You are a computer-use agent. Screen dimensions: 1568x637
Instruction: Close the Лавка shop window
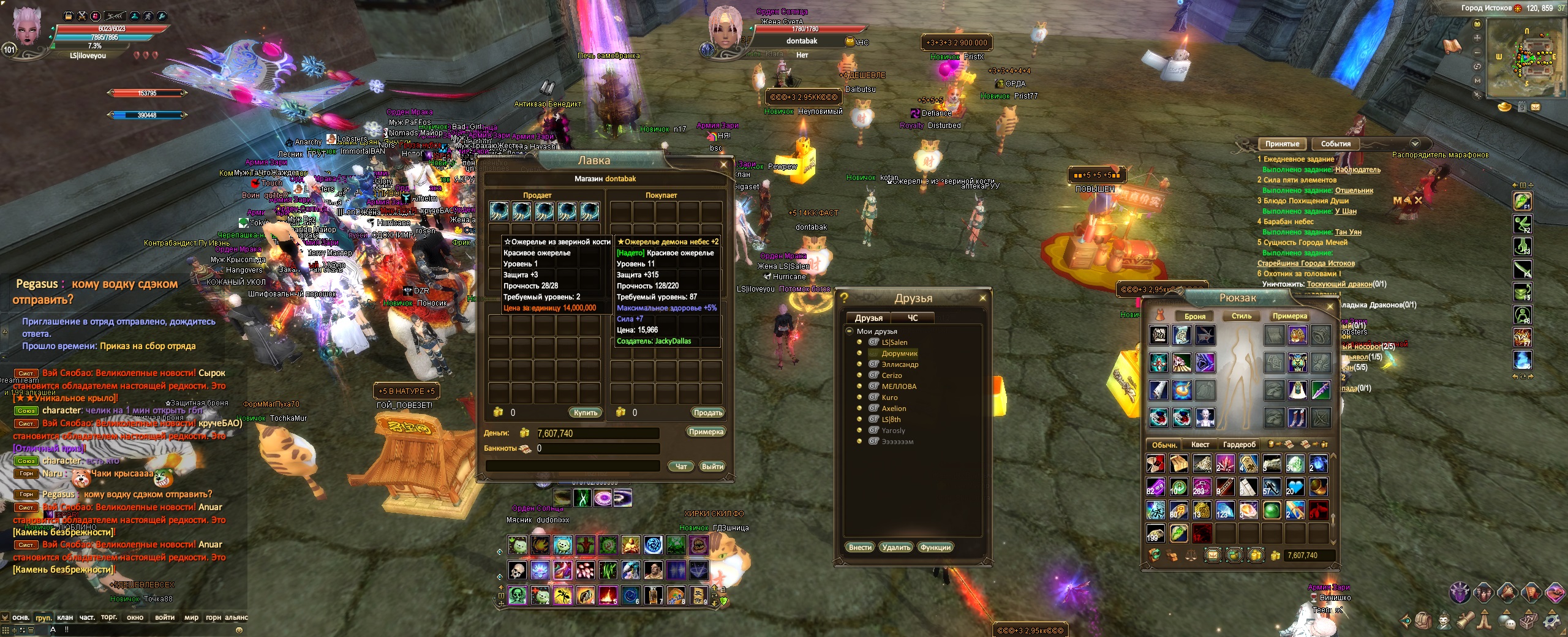point(723,164)
